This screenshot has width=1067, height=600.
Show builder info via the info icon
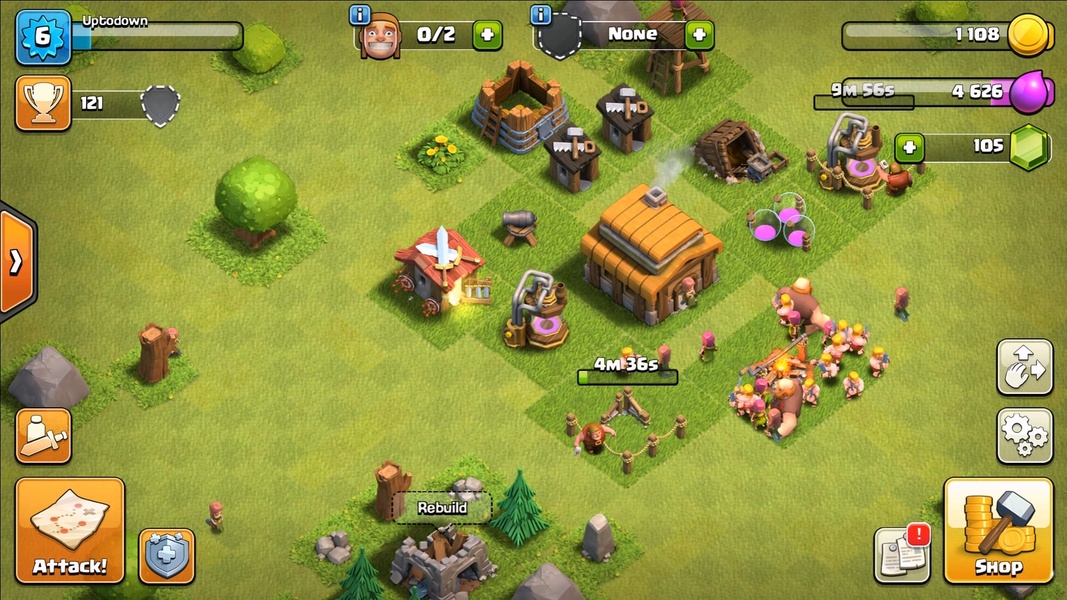tap(359, 14)
